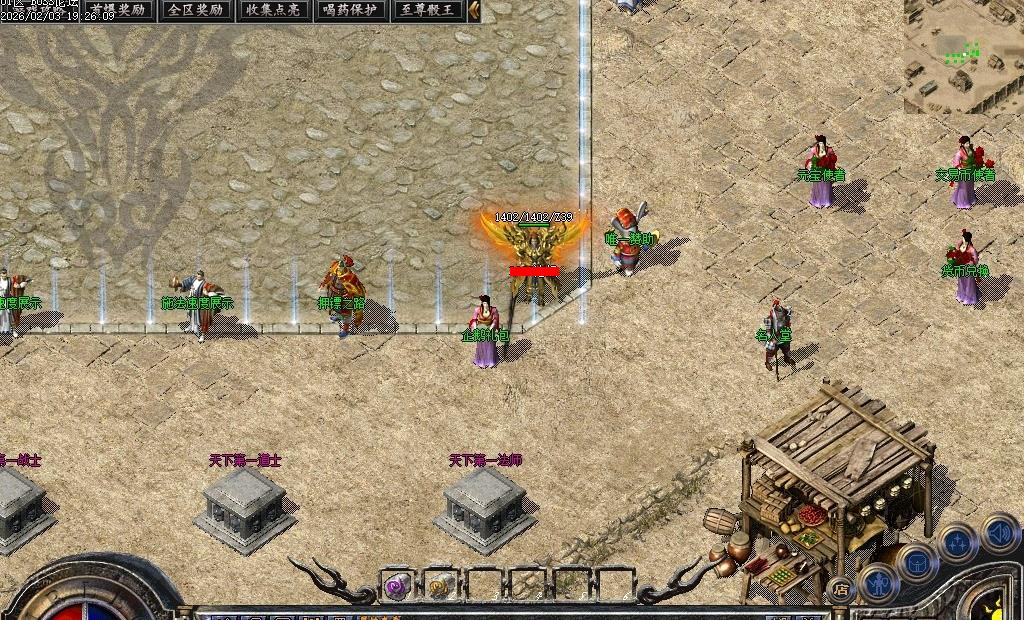Open the 喝药保护 settings
This screenshot has height=620, width=1031.
pos(351,11)
